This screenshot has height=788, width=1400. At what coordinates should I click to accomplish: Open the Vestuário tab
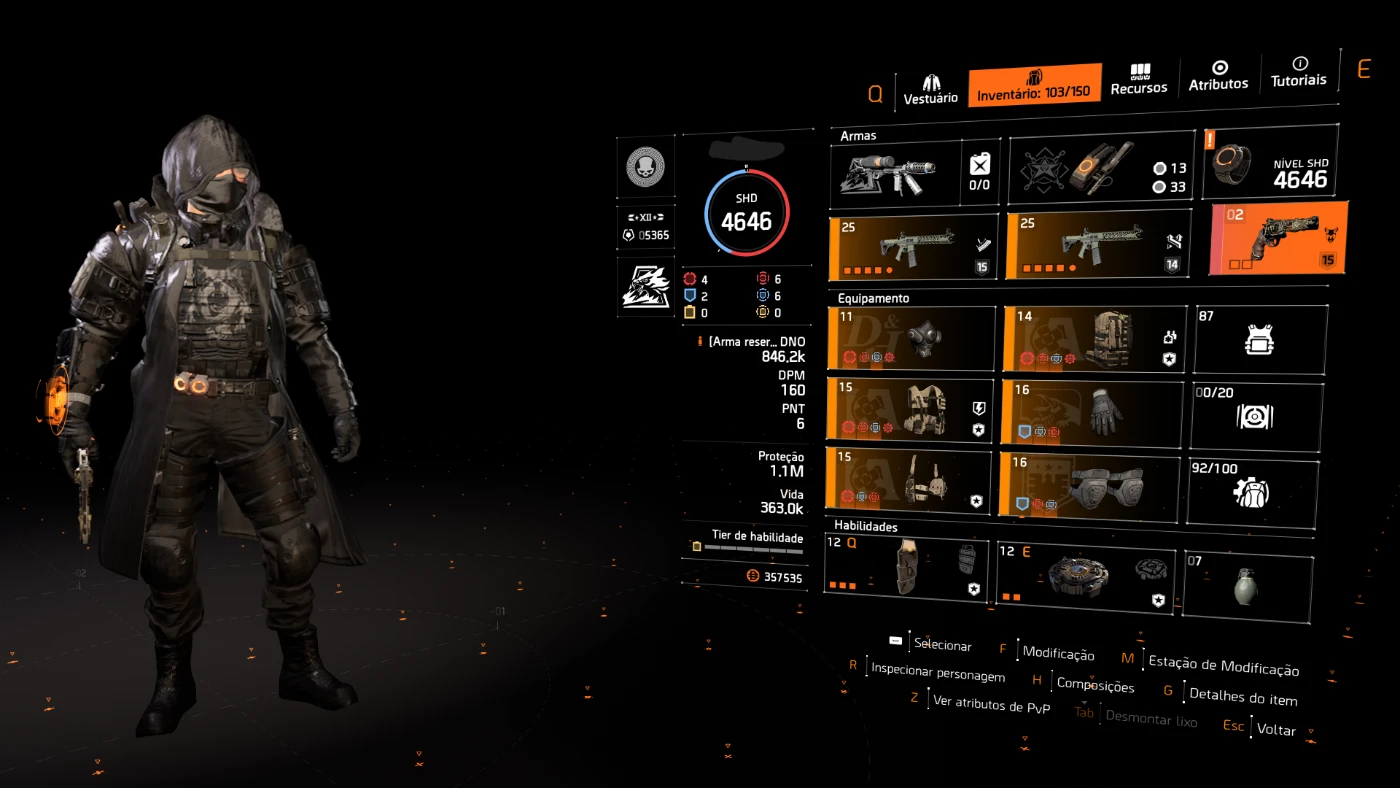[x=930, y=88]
